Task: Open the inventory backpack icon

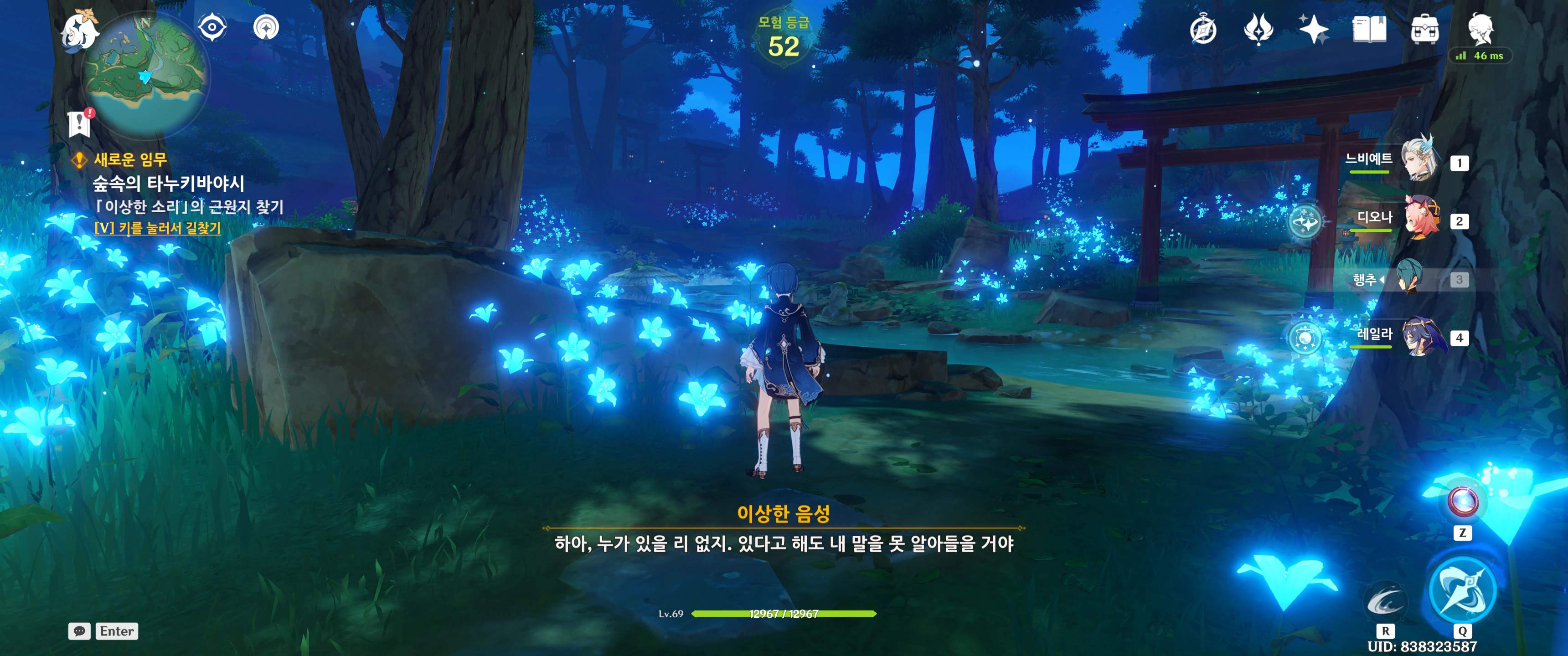Action: click(1424, 29)
